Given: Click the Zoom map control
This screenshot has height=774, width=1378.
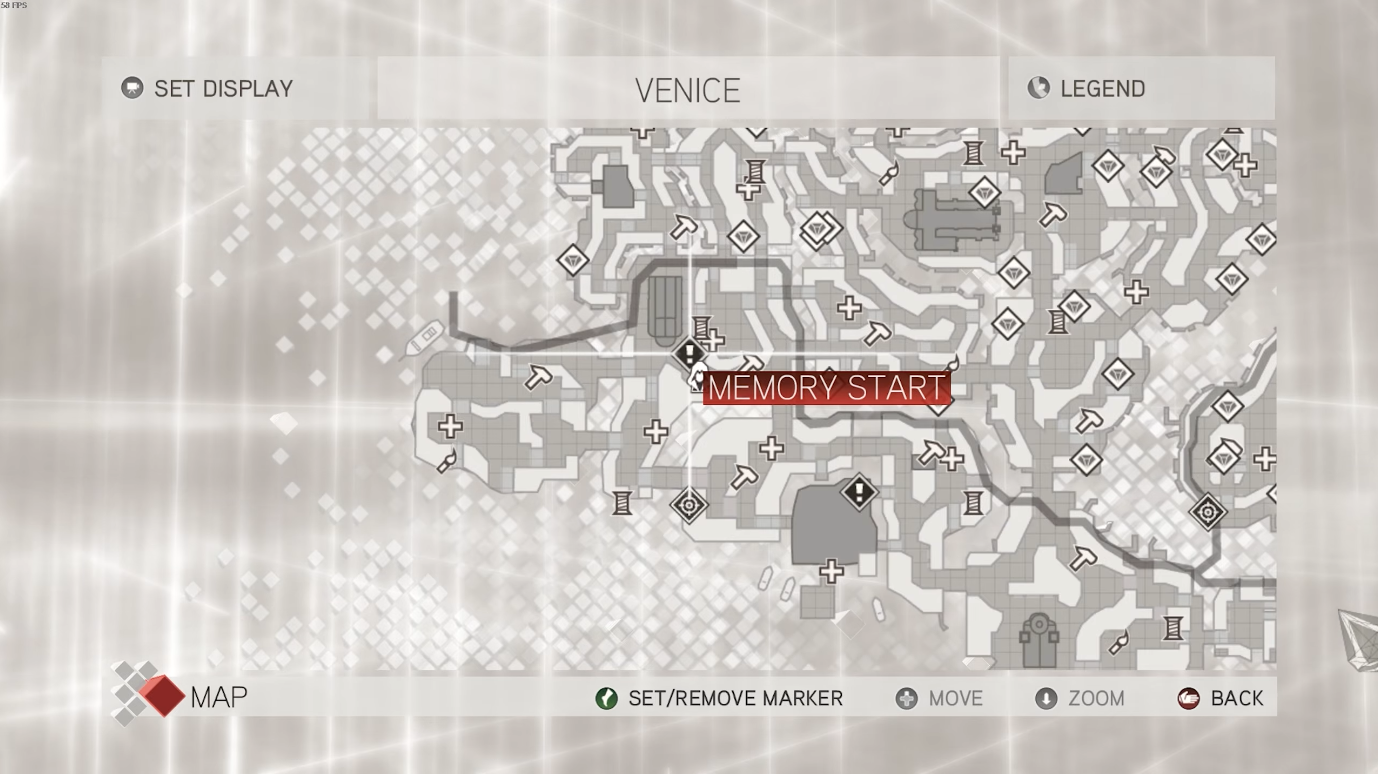Looking at the screenshot, I should tap(1080, 698).
